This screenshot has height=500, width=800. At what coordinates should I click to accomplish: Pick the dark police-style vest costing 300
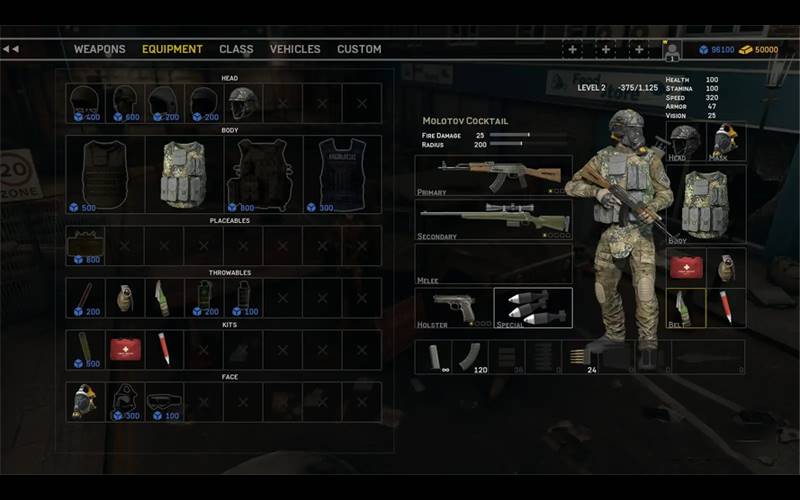341,174
